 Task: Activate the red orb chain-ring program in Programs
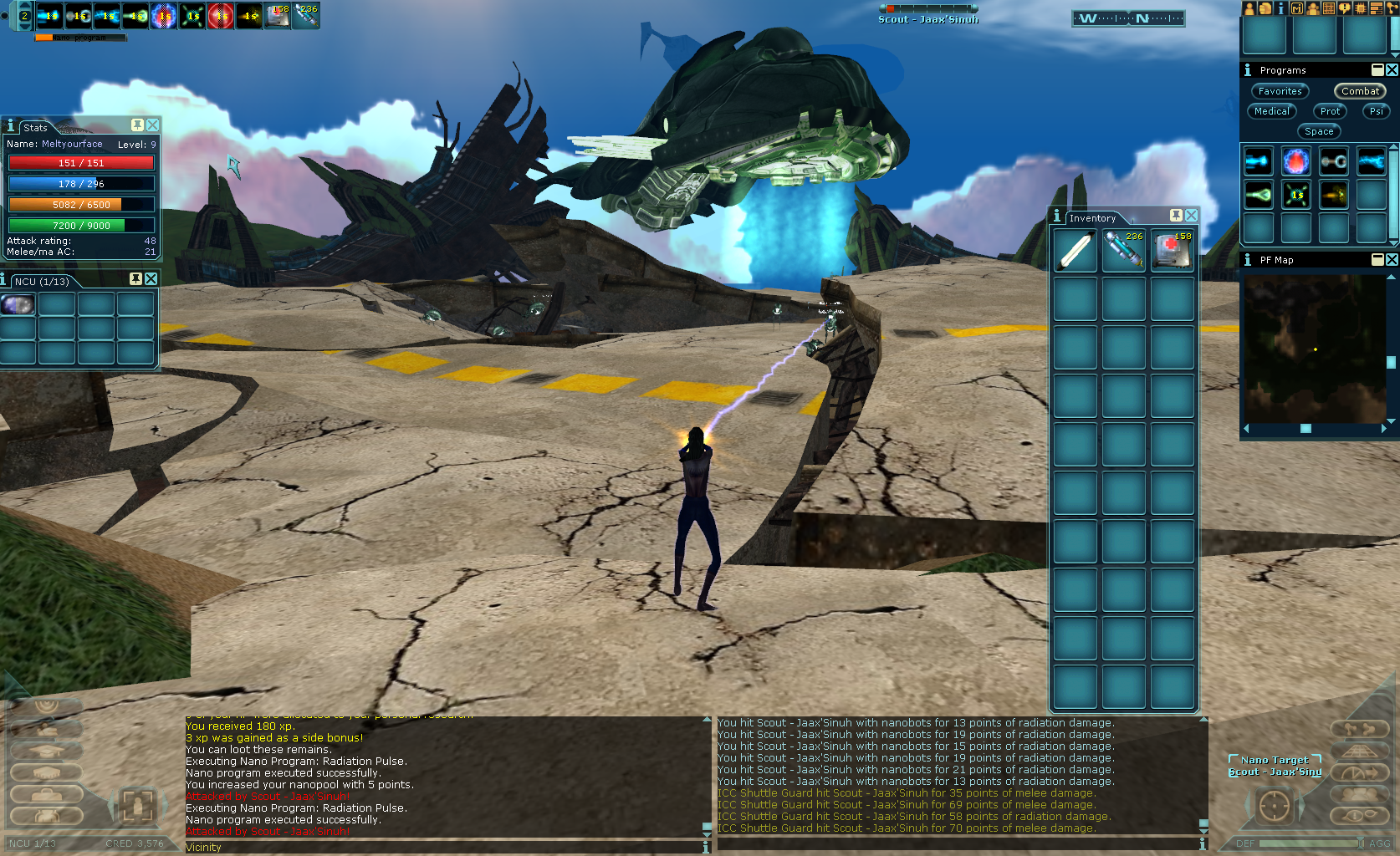click(1295, 160)
